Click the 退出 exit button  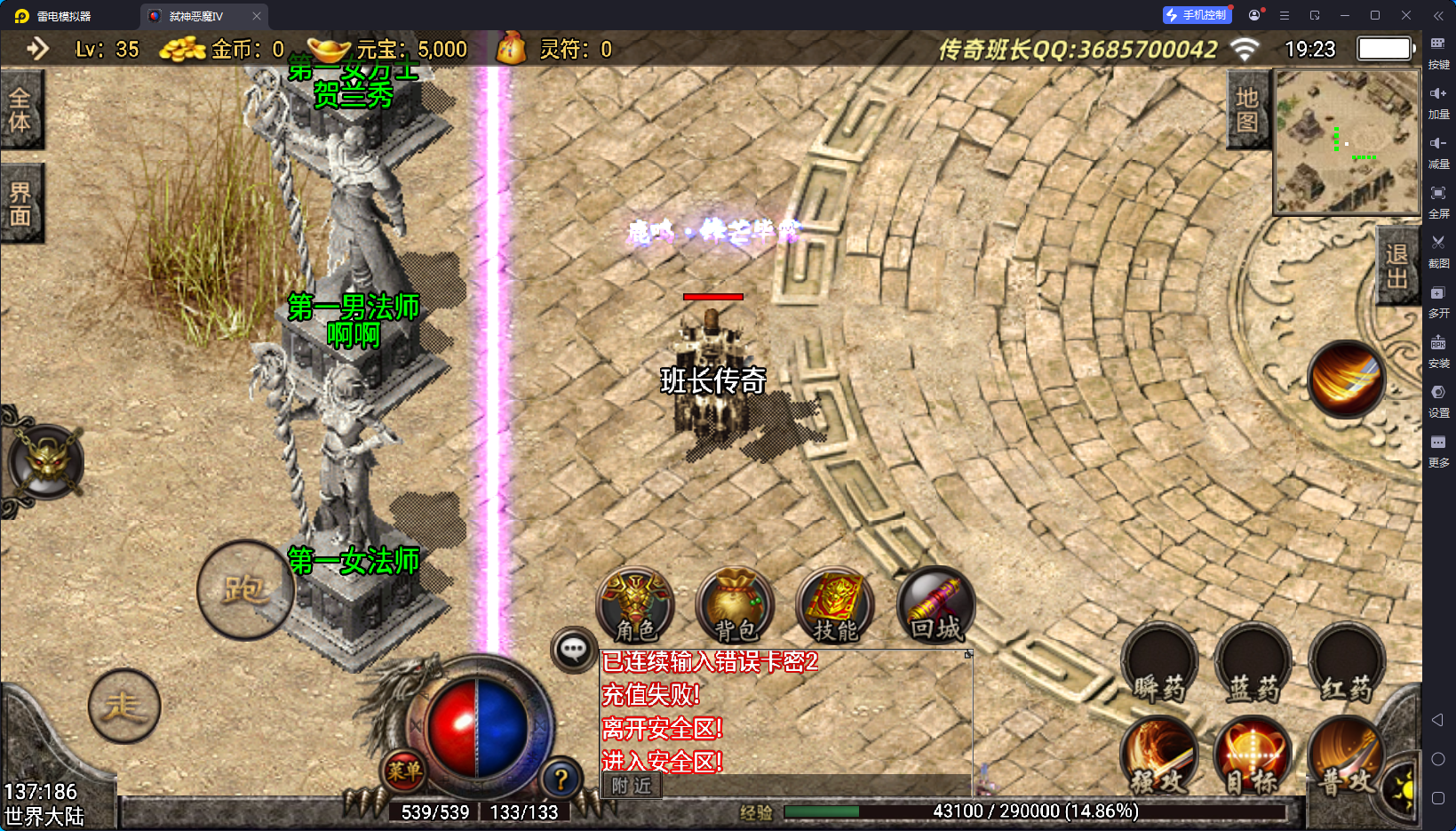(1396, 266)
